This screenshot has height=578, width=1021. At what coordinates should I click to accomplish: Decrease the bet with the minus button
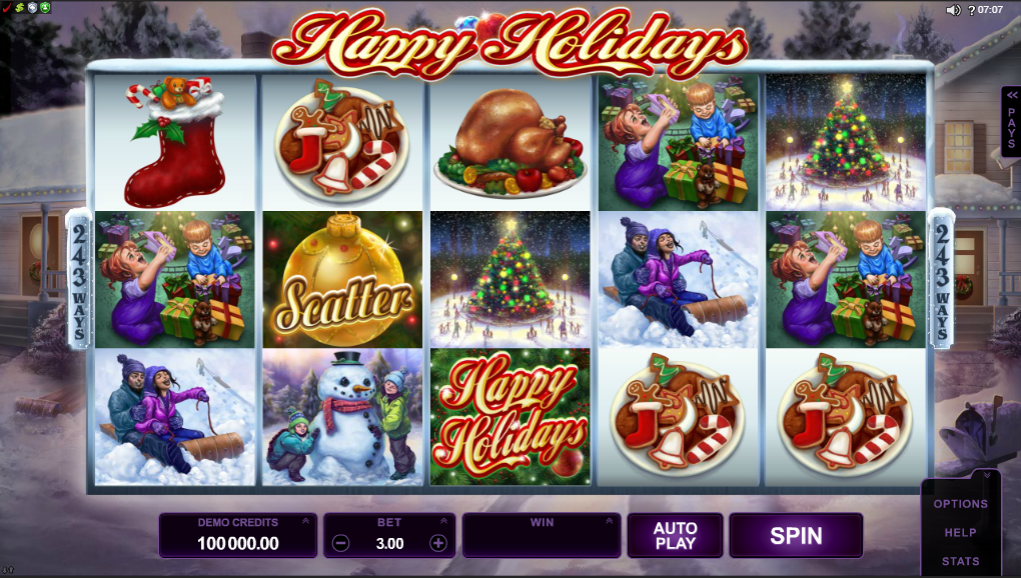pos(341,543)
